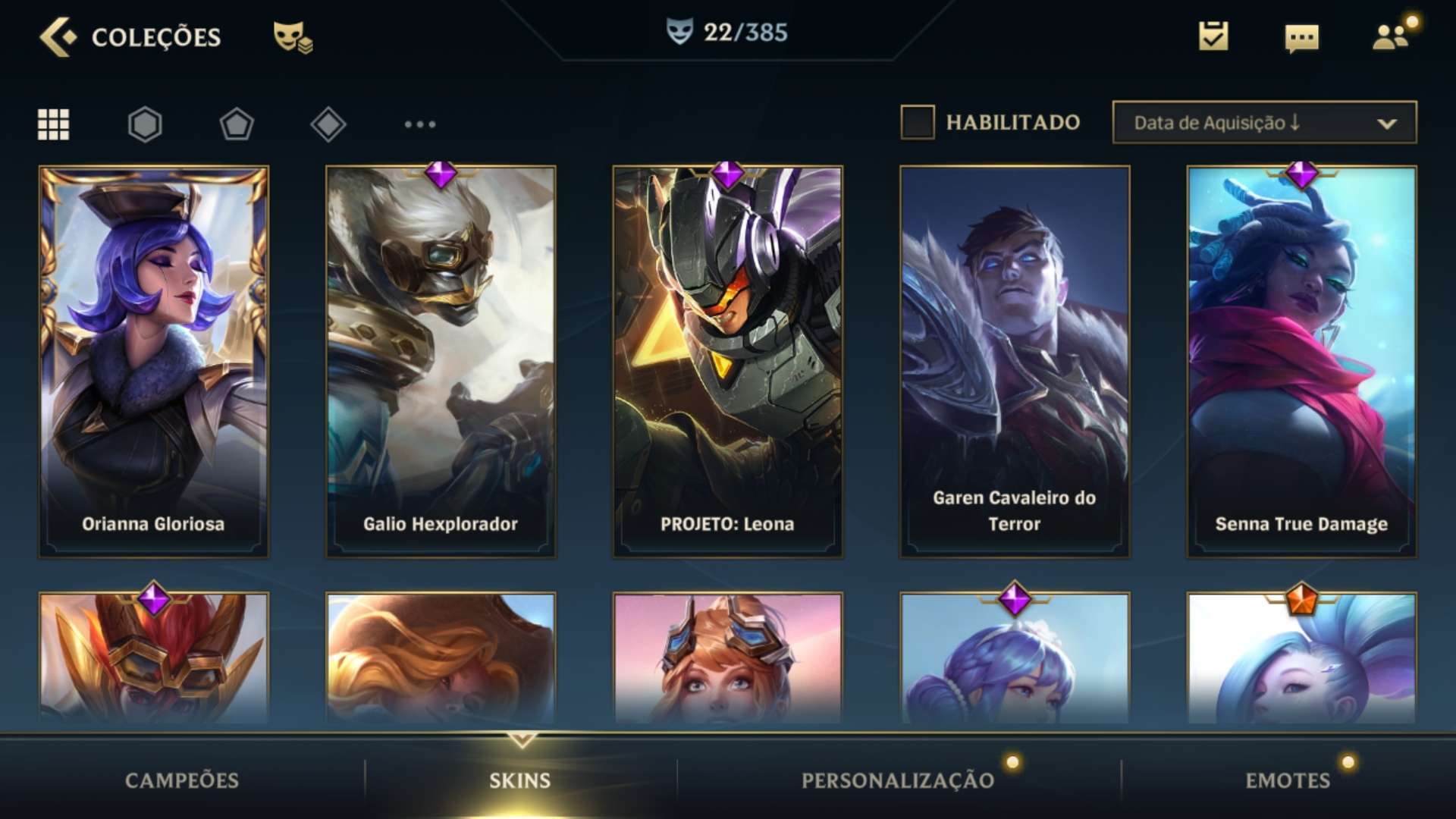Select the hexagon rarity filter
1456x819 pixels.
point(145,124)
